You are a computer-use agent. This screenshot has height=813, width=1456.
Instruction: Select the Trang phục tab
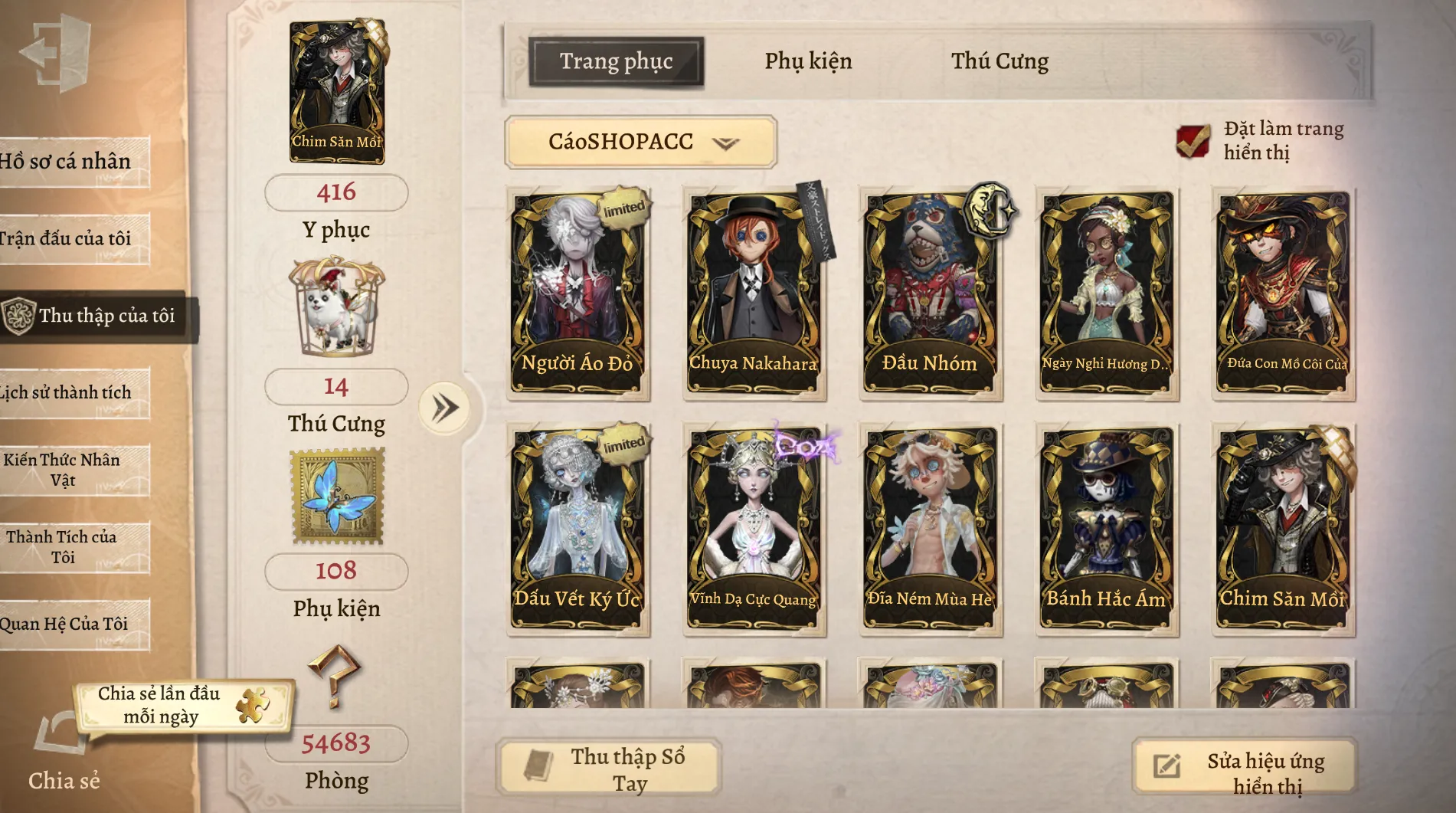click(616, 61)
